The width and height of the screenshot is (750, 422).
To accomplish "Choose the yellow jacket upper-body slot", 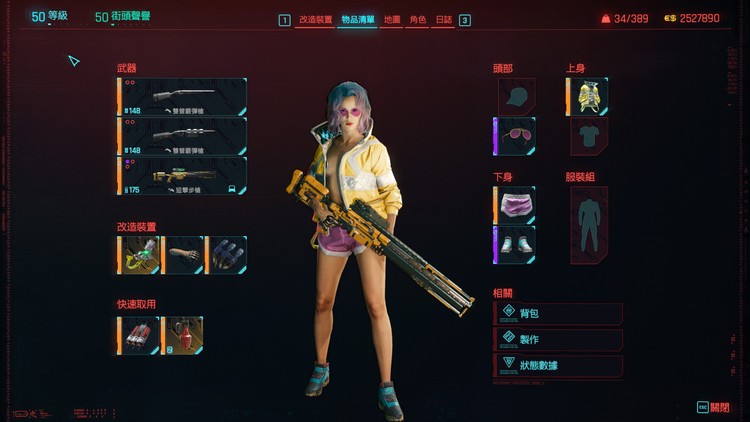I will [589, 97].
